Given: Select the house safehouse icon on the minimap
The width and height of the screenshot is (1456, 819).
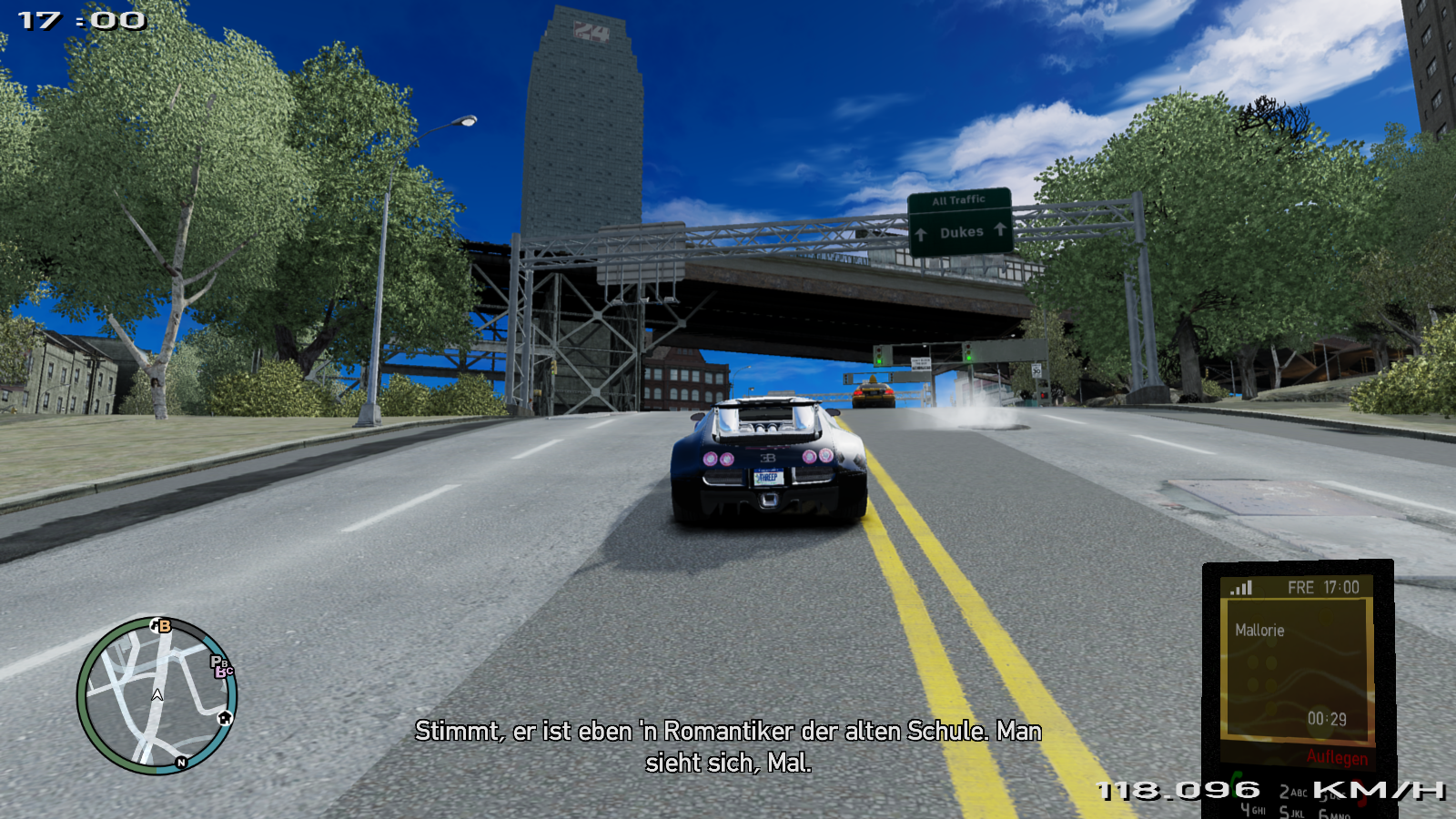Looking at the screenshot, I should point(224,718).
